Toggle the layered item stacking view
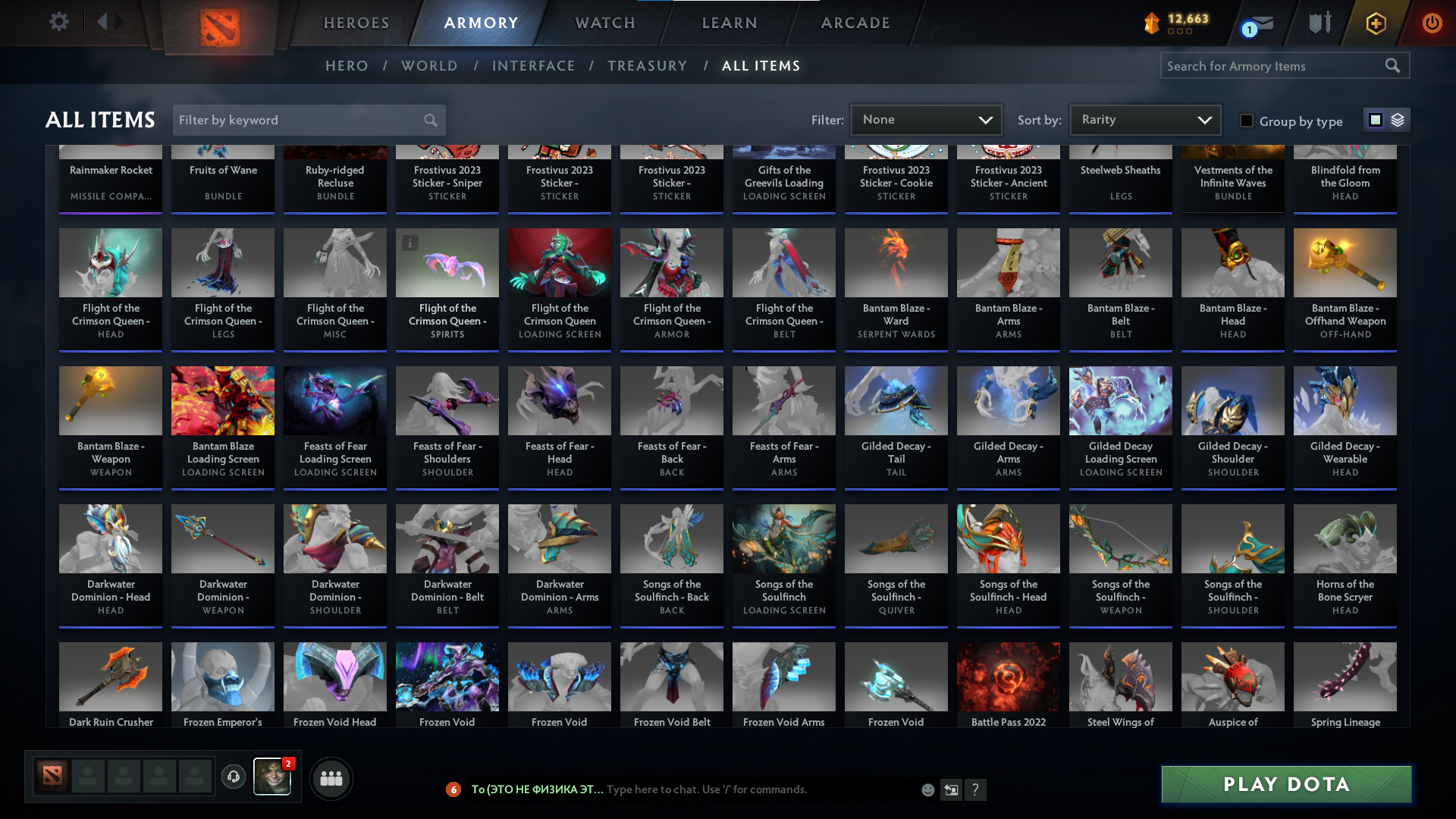 pyautogui.click(x=1397, y=120)
